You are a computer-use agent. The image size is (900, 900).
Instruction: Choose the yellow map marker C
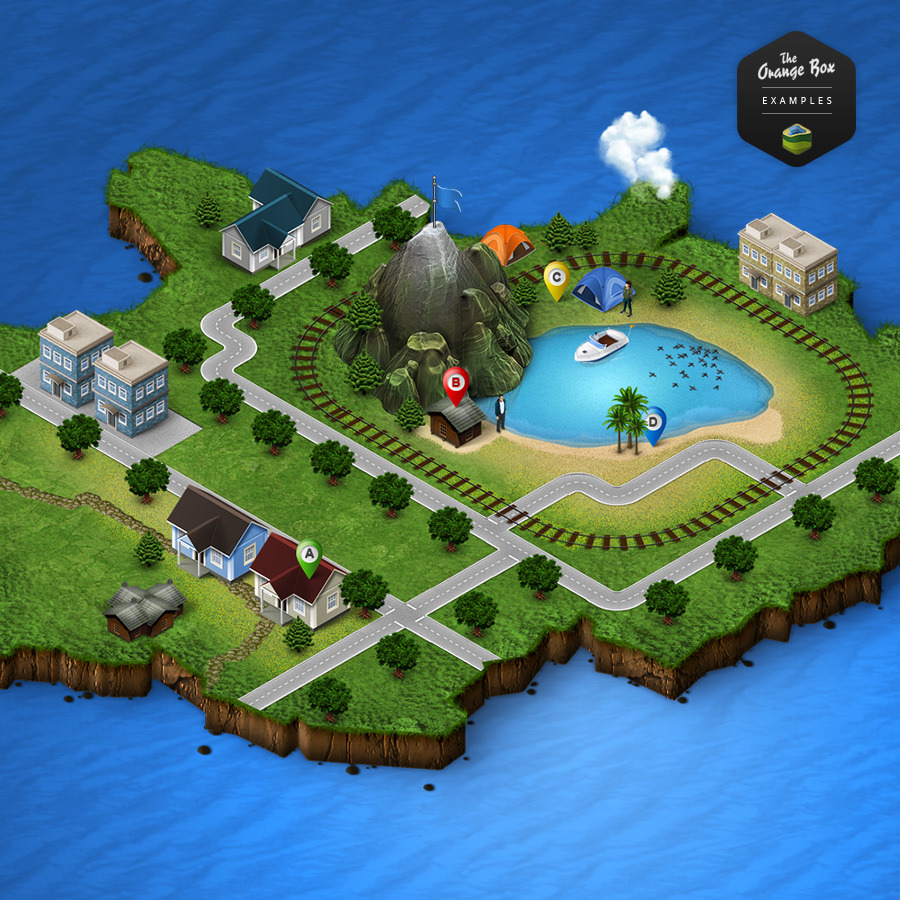pos(556,277)
